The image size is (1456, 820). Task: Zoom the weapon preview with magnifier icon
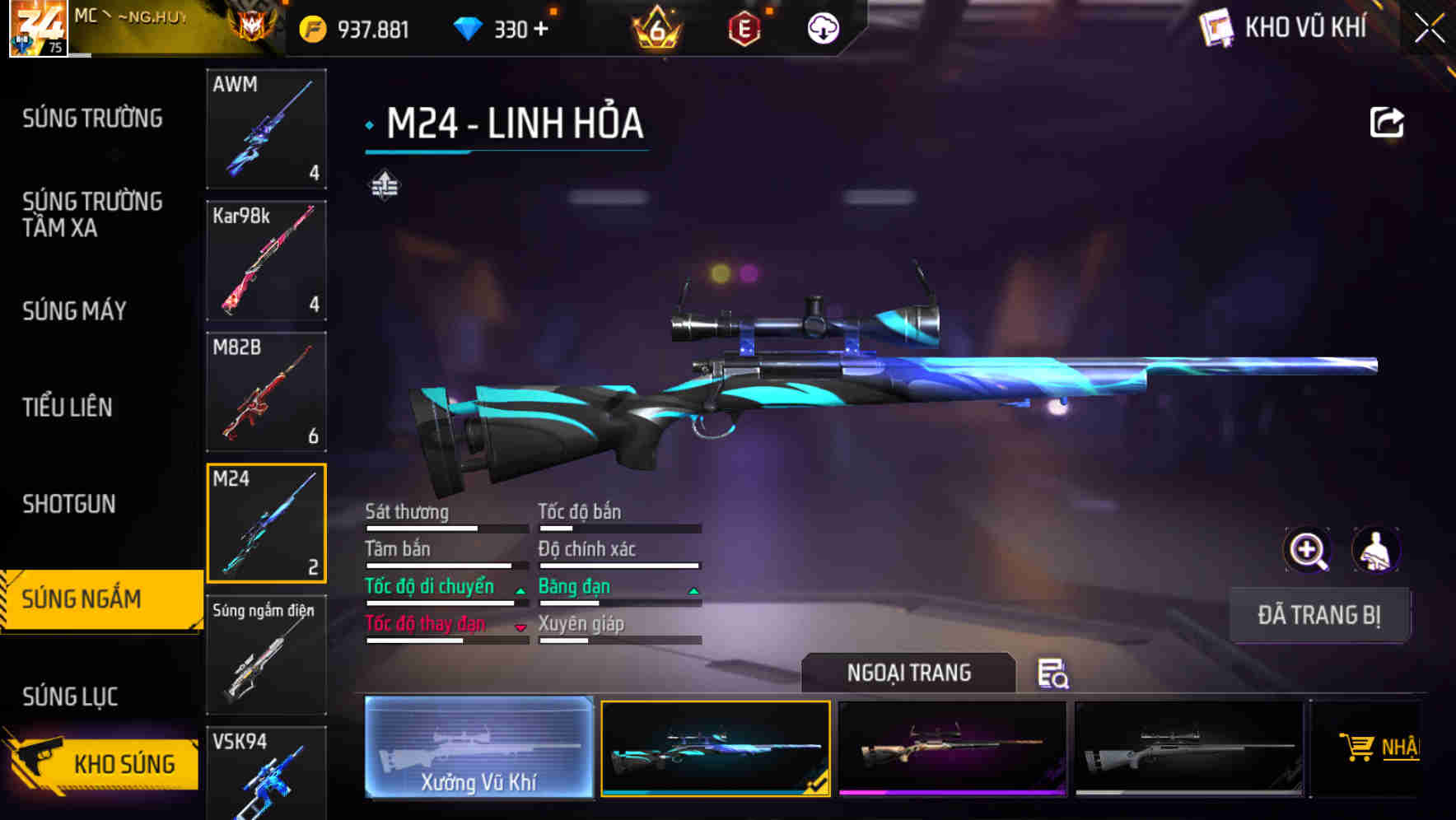click(x=1306, y=550)
